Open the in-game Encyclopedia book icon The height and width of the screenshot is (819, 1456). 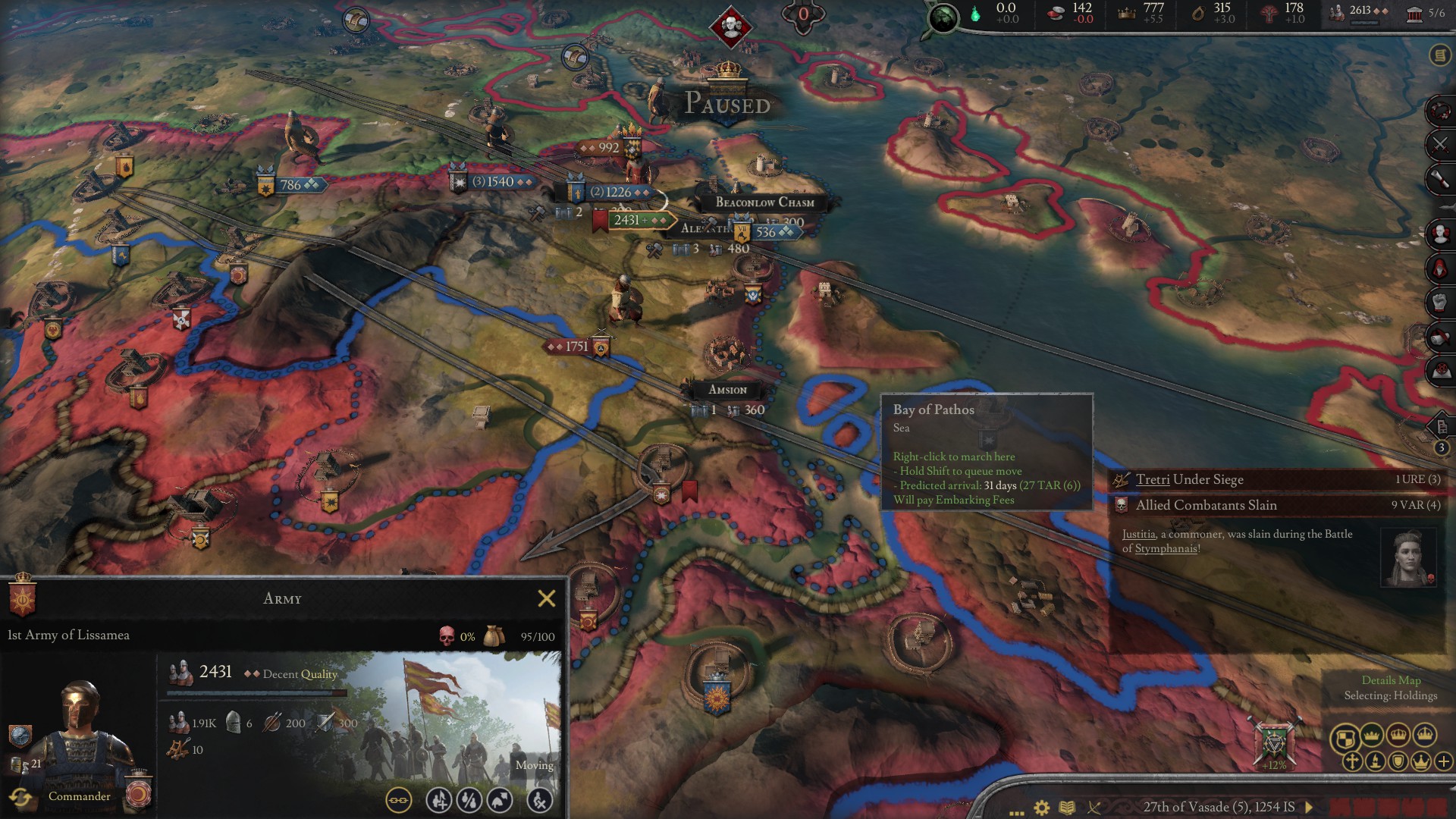coord(1067,805)
